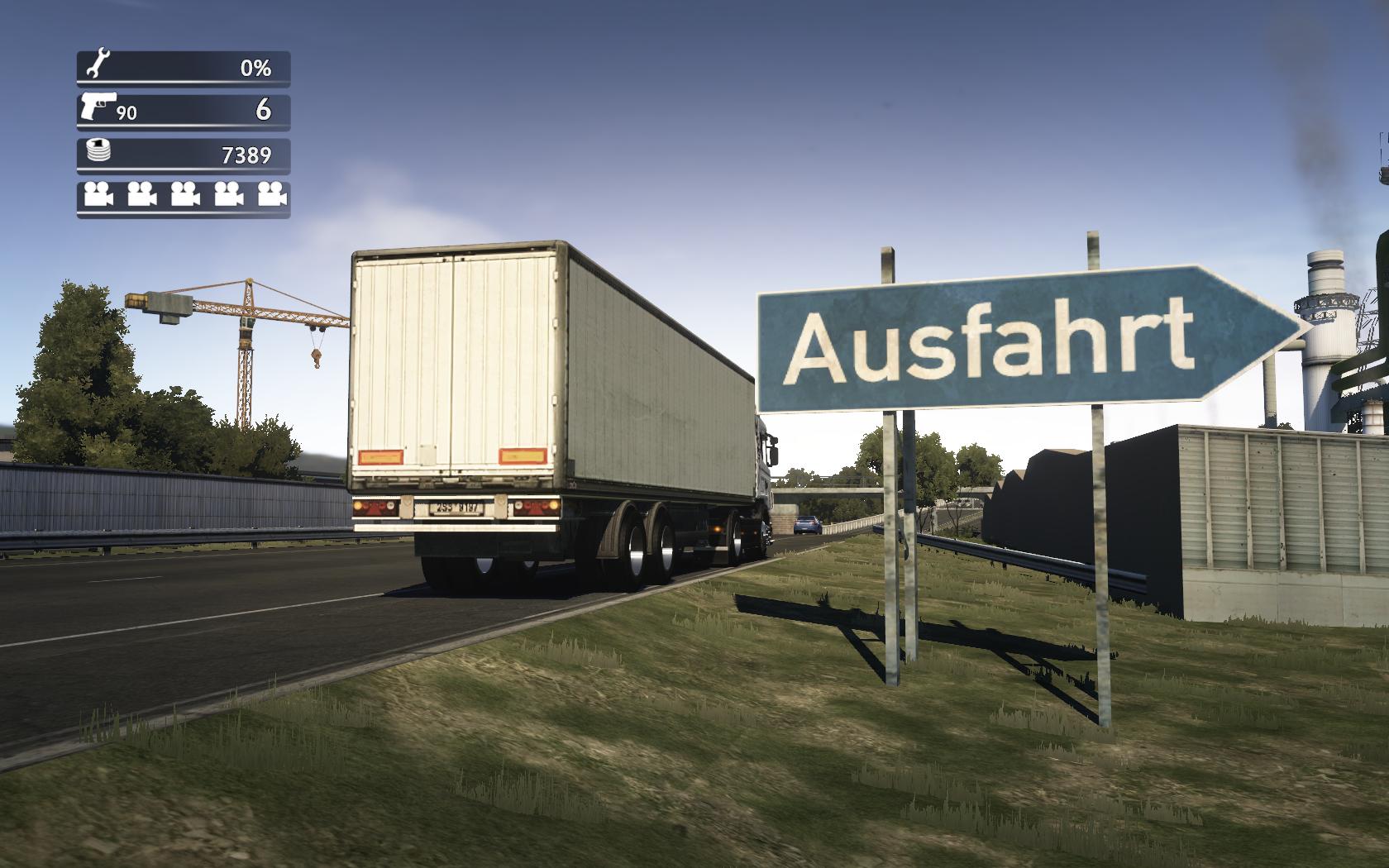The height and width of the screenshot is (868, 1389).
Task: Click the pistol weapon icon
Action: tap(98, 106)
